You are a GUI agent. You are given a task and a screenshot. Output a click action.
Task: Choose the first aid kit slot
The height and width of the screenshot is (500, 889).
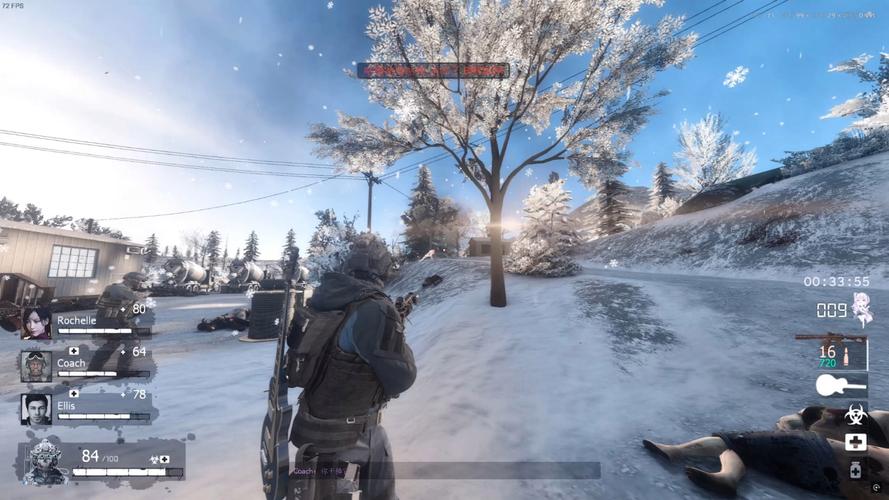(x=855, y=442)
